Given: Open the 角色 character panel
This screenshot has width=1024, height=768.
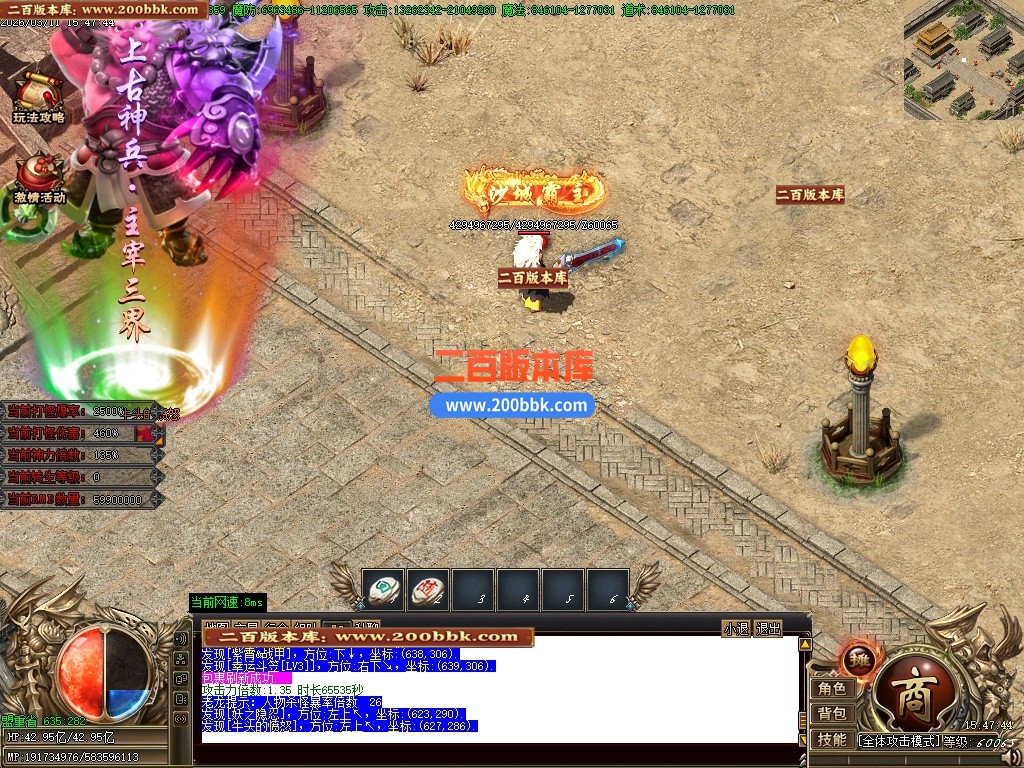Looking at the screenshot, I should point(832,688).
